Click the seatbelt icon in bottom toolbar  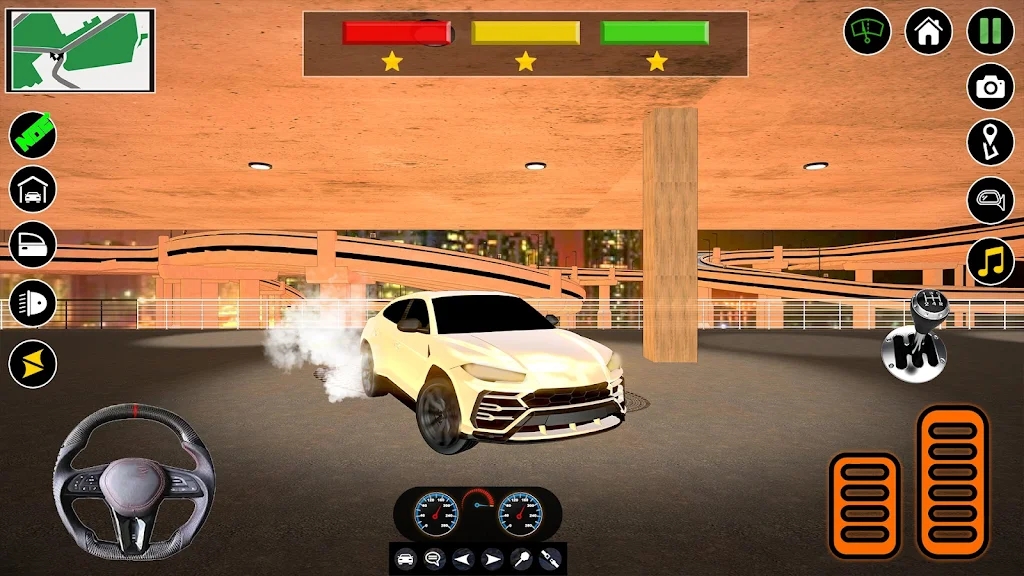(549, 559)
